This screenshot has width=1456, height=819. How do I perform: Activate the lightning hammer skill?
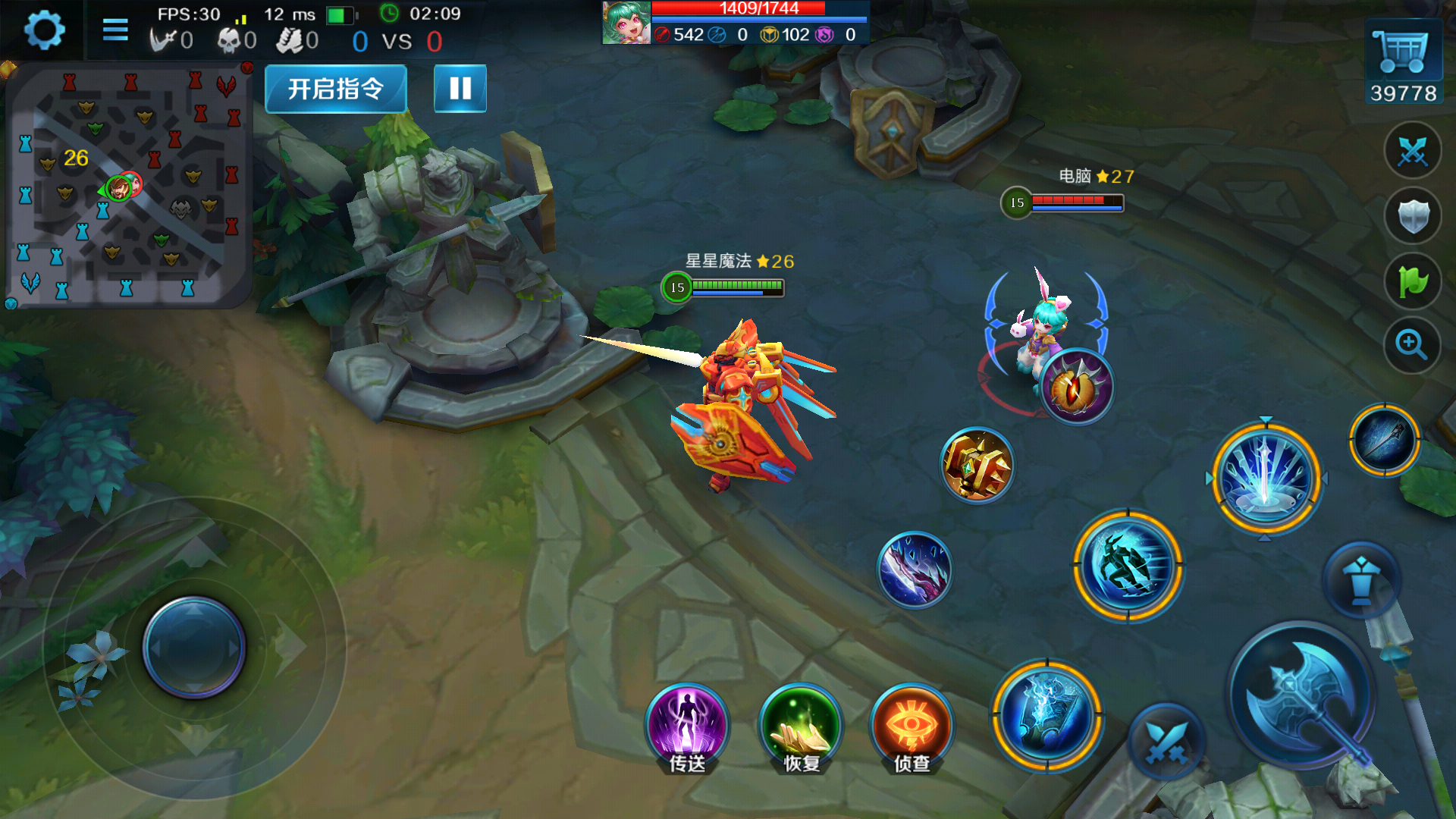coord(1046,716)
